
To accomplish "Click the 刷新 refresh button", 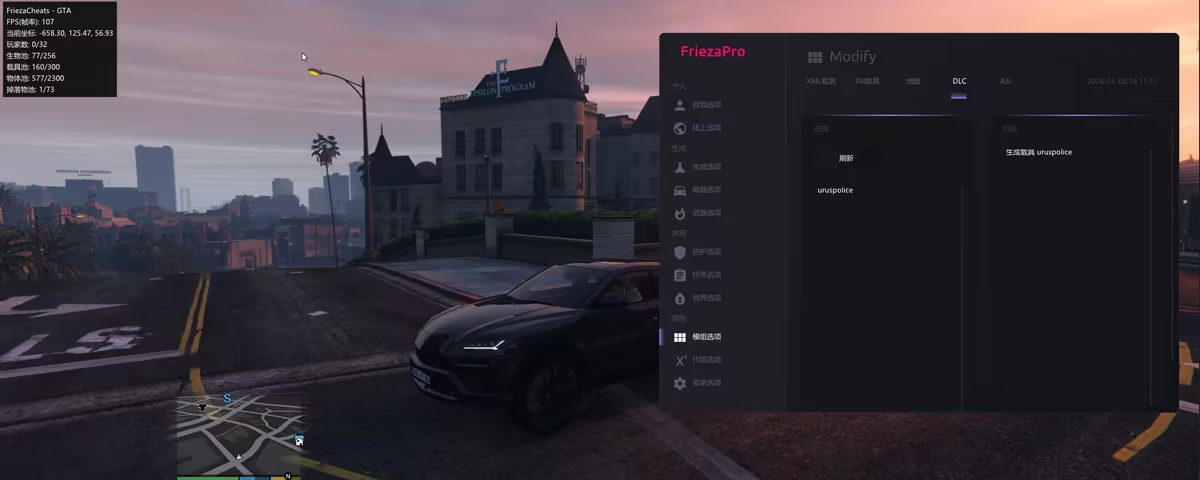I will click(x=846, y=158).
